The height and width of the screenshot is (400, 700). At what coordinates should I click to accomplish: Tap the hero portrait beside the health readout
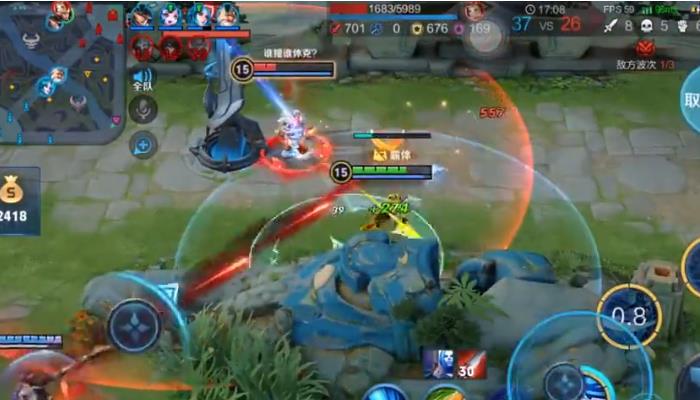[x=474, y=12]
